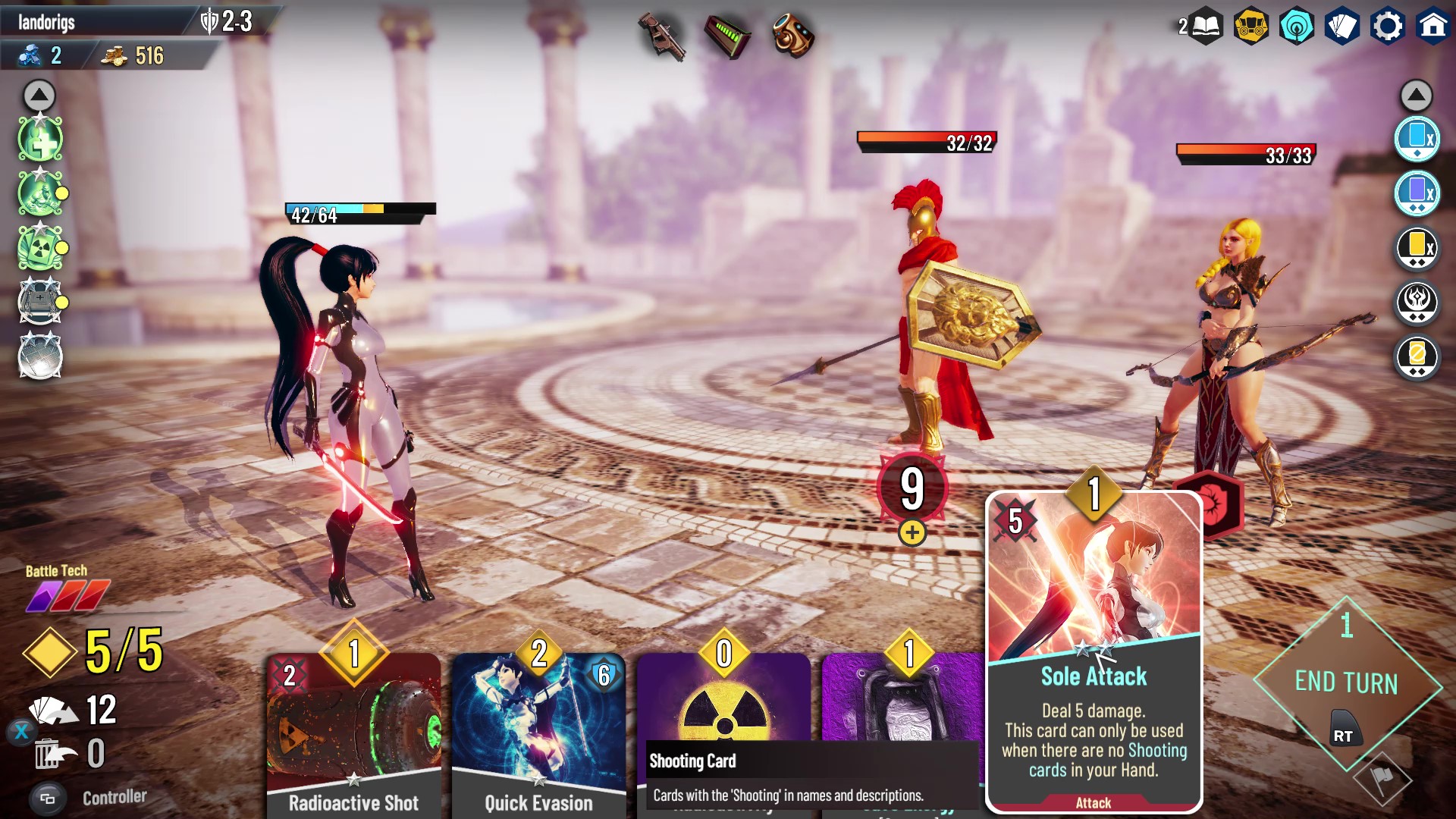Click the surrender flag button
The image size is (1456, 819).
1382,779
